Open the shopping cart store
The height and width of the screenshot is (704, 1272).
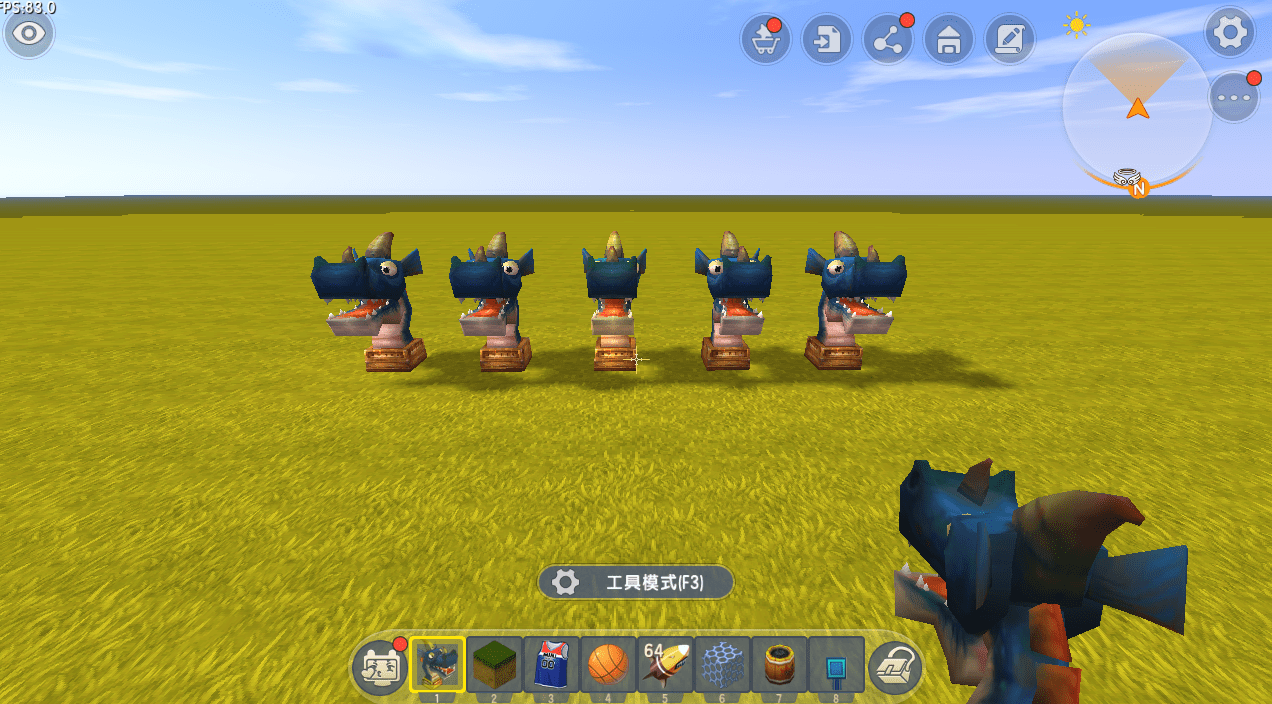[x=766, y=41]
